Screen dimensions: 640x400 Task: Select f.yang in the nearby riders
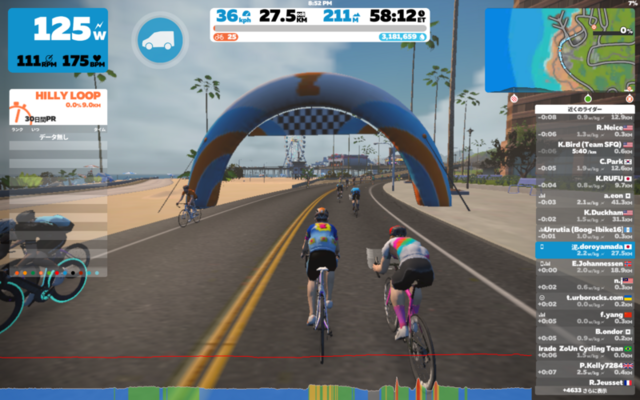click(x=585, y=315)
